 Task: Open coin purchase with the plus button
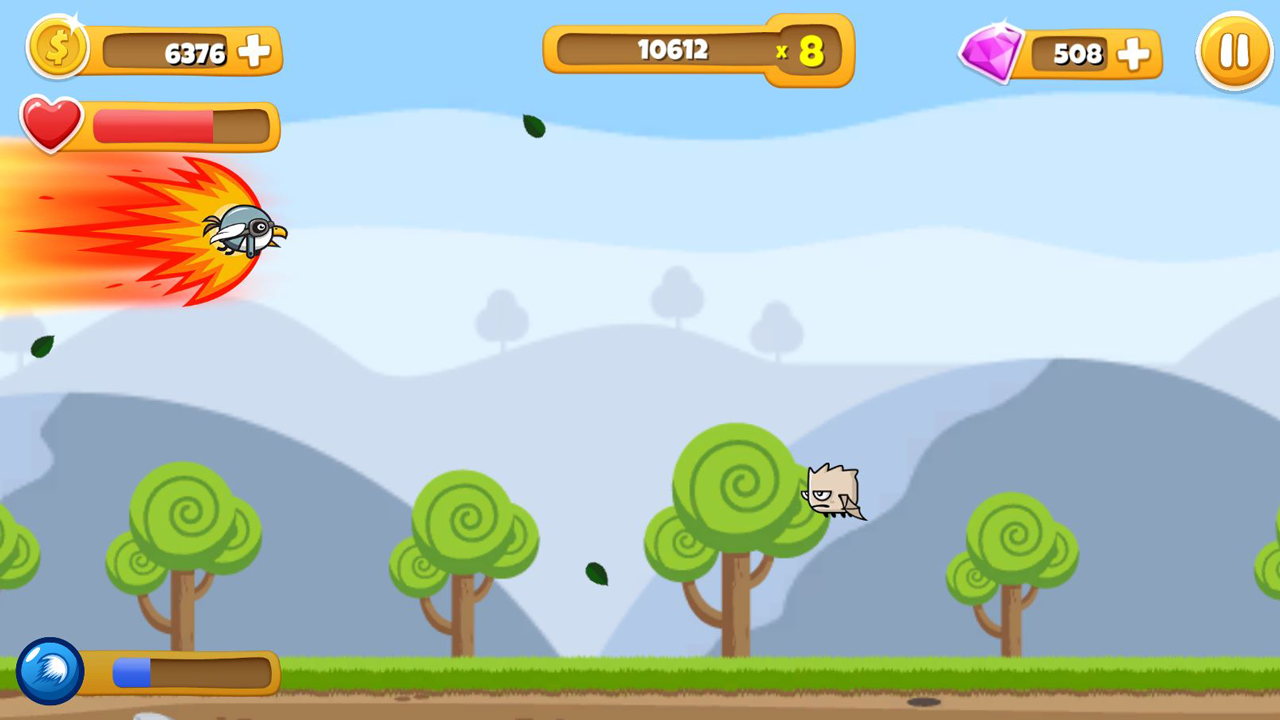(x=253, y=50)
